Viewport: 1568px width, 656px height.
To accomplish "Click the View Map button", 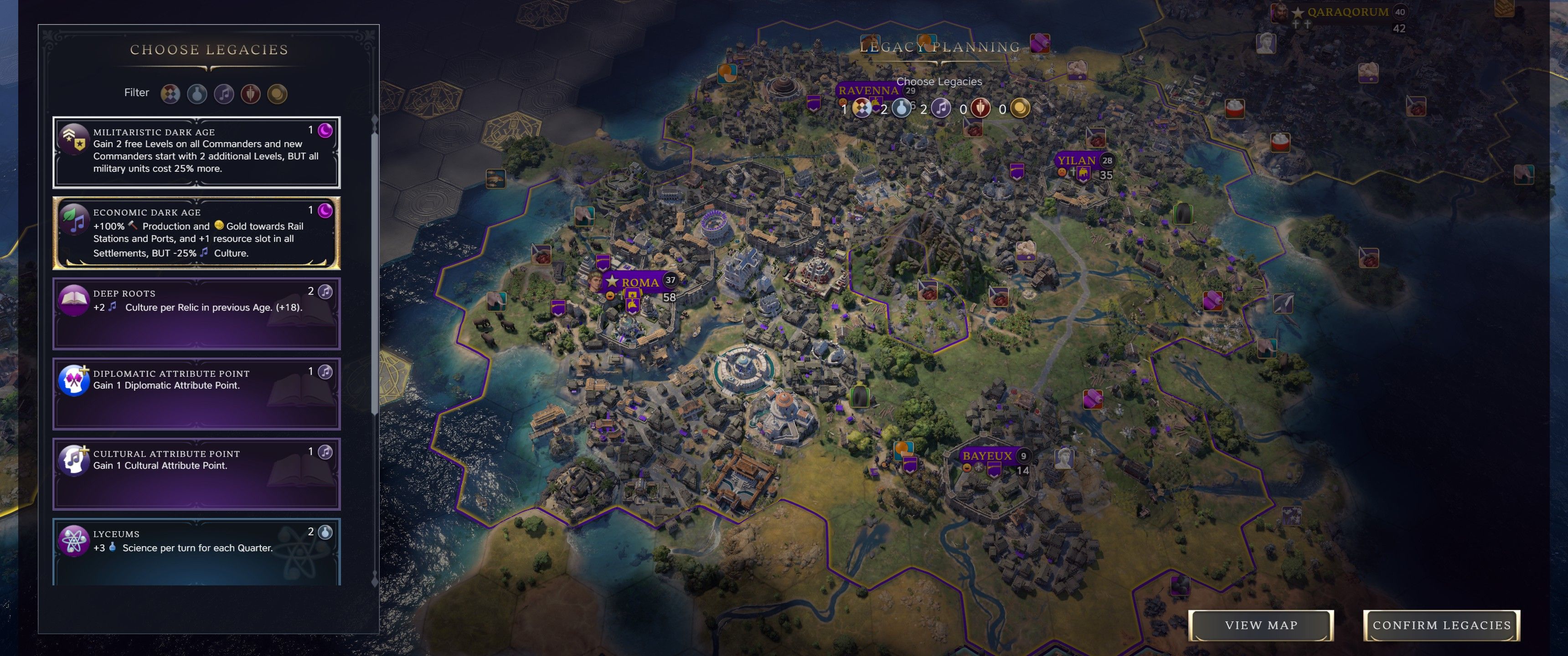I will (x=1261, y=625).
